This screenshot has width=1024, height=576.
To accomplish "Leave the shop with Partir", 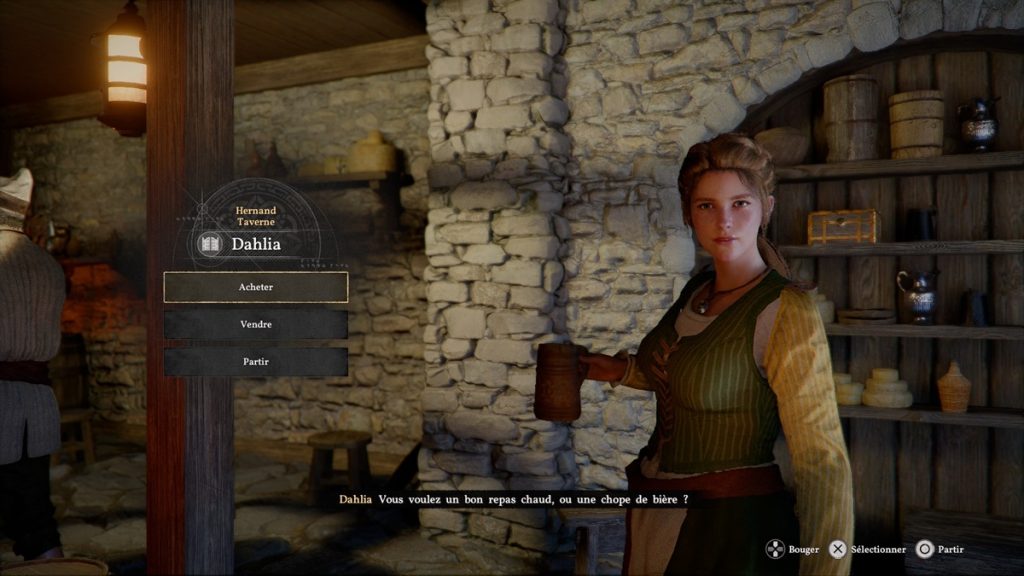I will coord(256,361).
